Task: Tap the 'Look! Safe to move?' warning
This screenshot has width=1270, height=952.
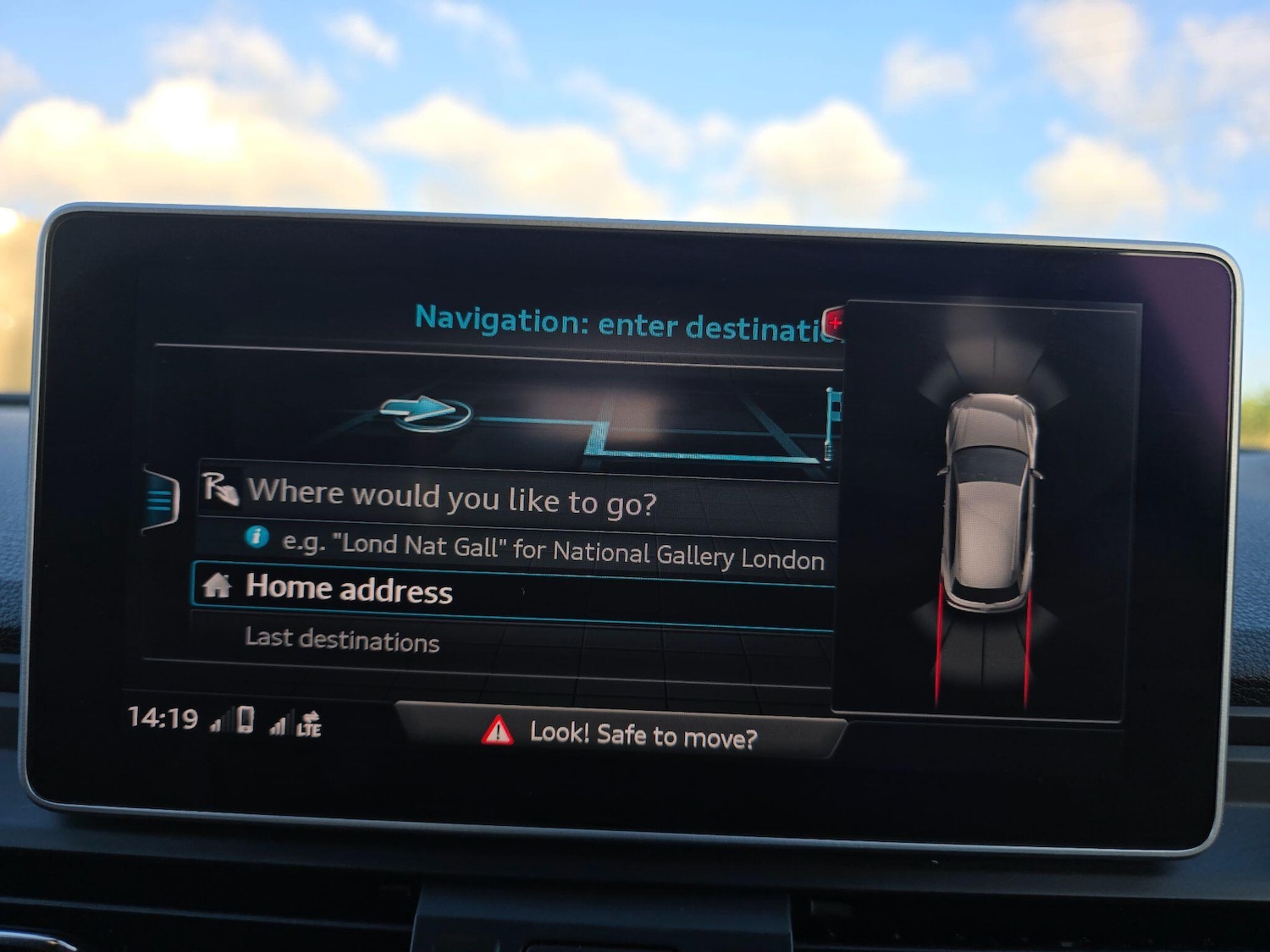Action: [x=621, y=734]
